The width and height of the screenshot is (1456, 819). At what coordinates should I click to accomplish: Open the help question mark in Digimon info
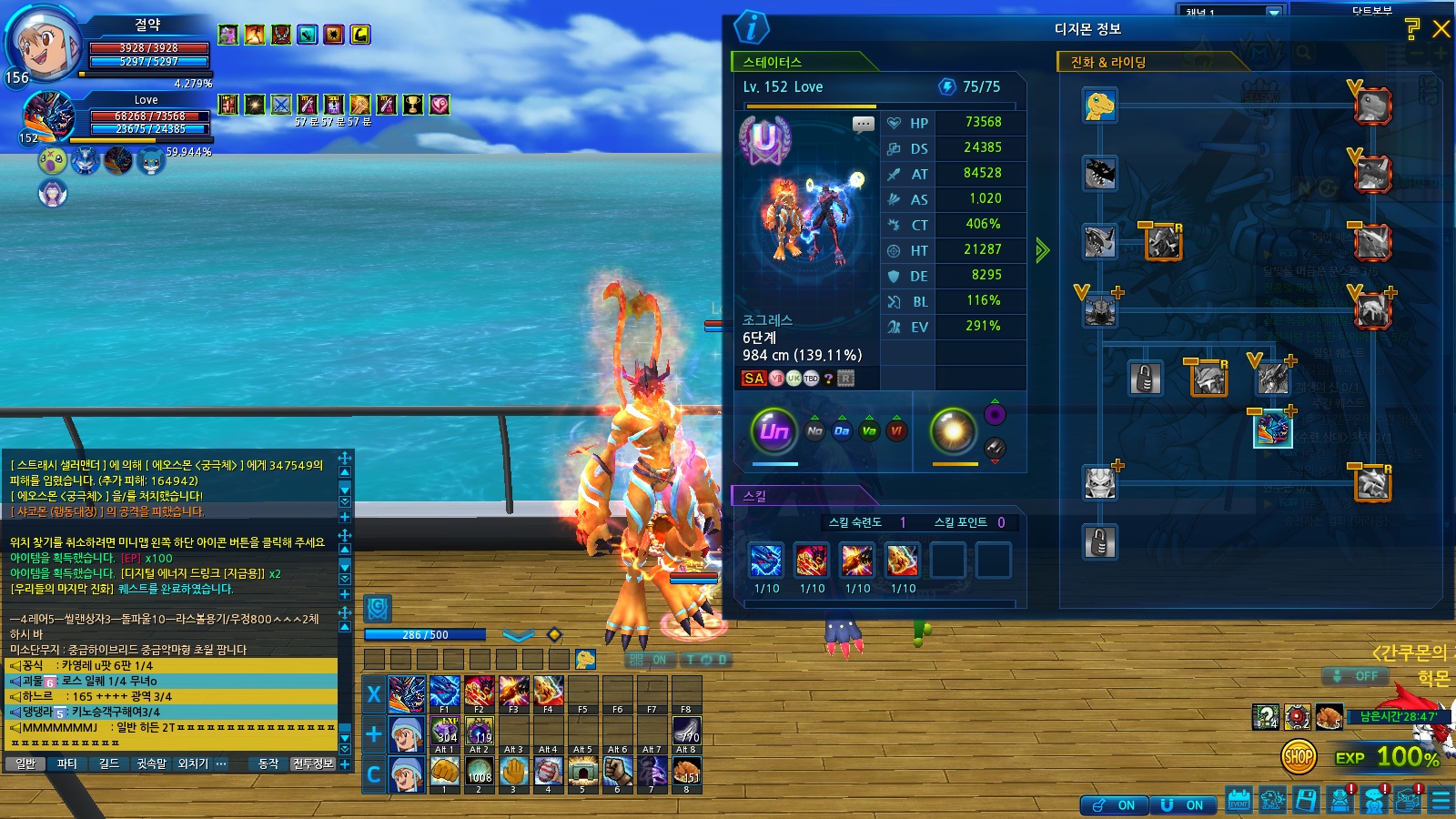point(1412,29)
